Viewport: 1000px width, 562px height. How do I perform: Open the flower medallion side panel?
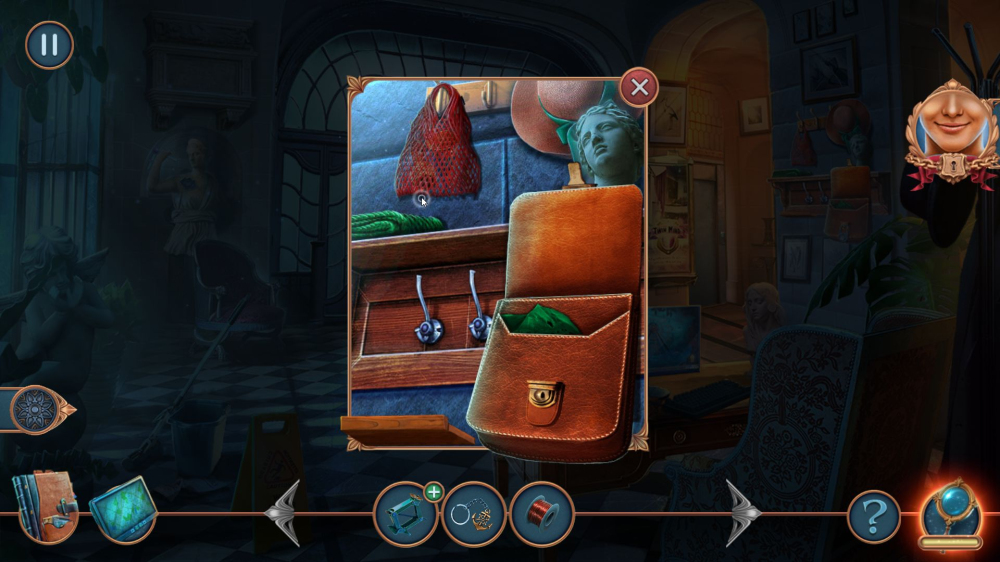coord(40,409)
